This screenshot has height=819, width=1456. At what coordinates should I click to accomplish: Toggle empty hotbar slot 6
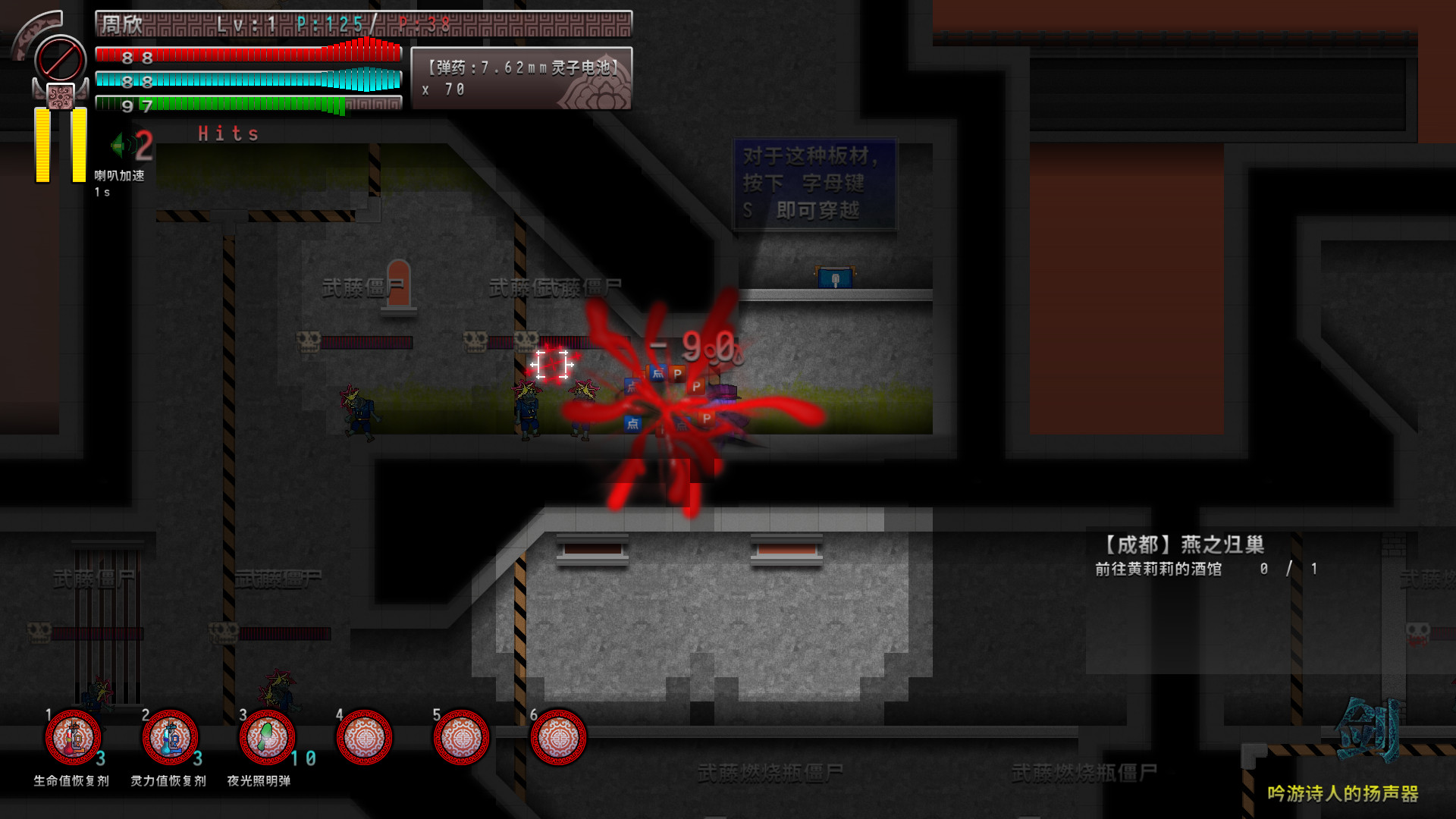point(559,738)
